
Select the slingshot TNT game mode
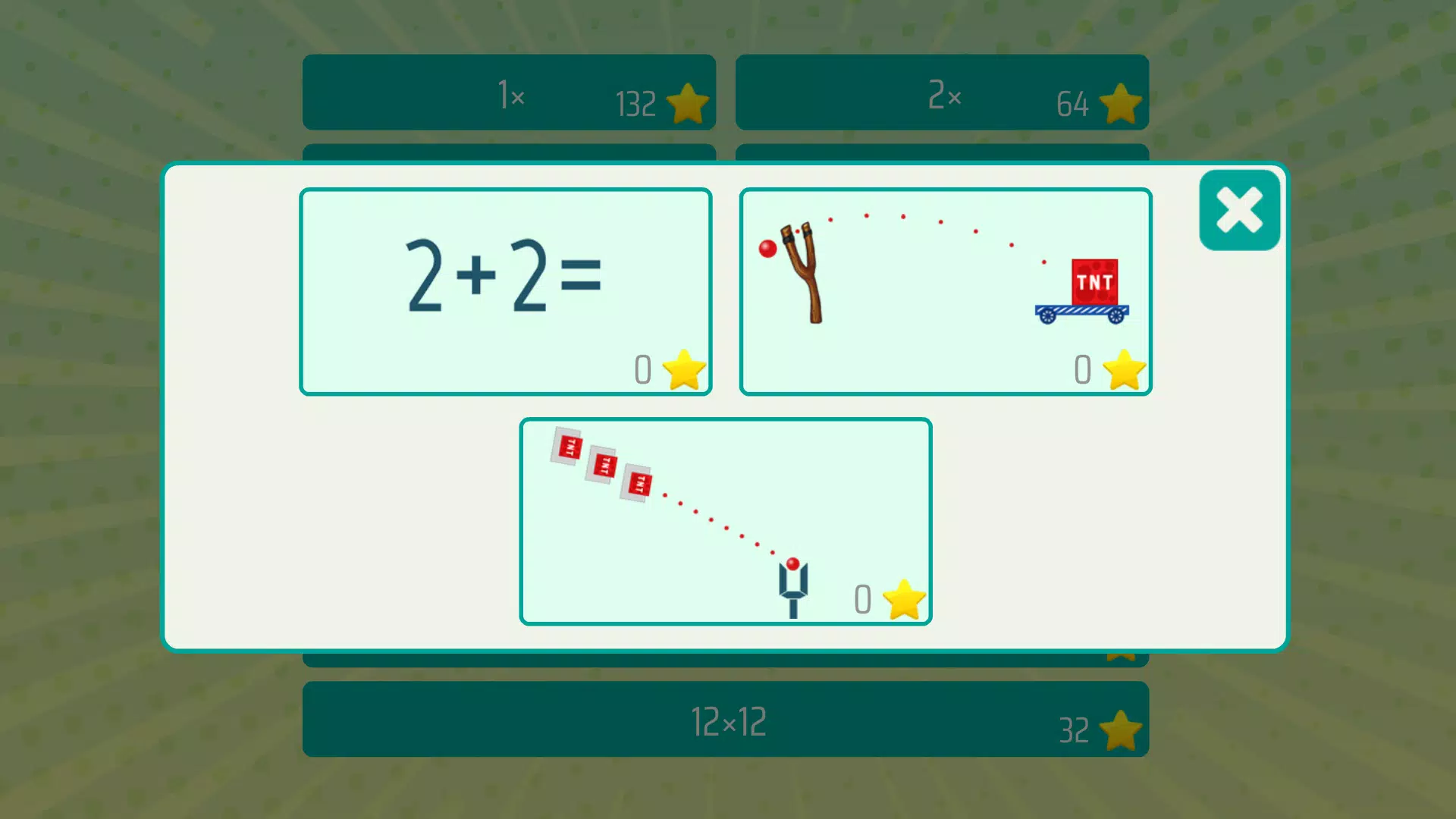click(945, 292)
